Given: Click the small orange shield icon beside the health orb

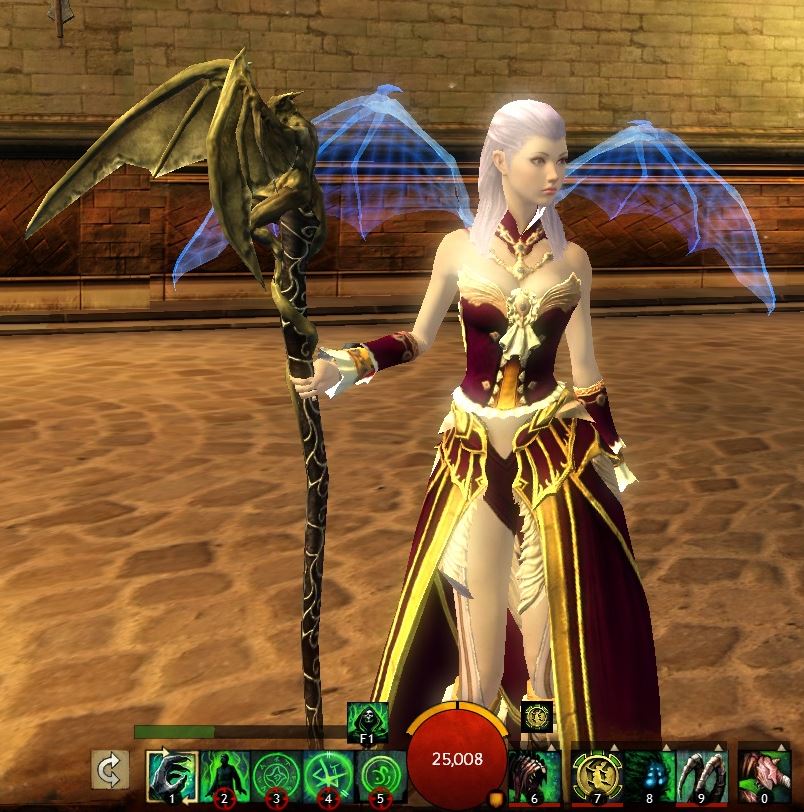Looking at the screenshot, I should point(494,798).
